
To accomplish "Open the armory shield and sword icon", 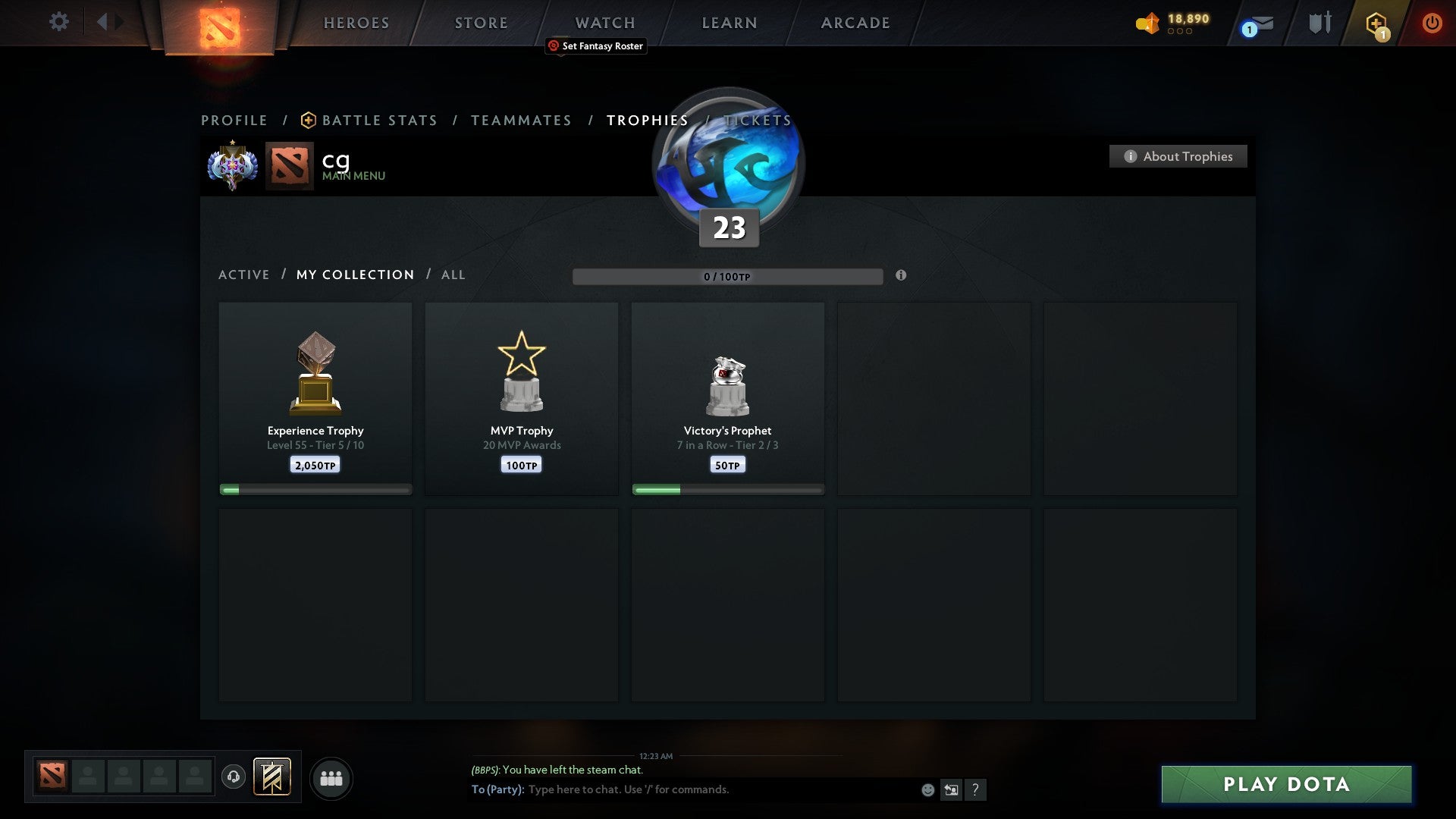I will tap(1319, 23).
